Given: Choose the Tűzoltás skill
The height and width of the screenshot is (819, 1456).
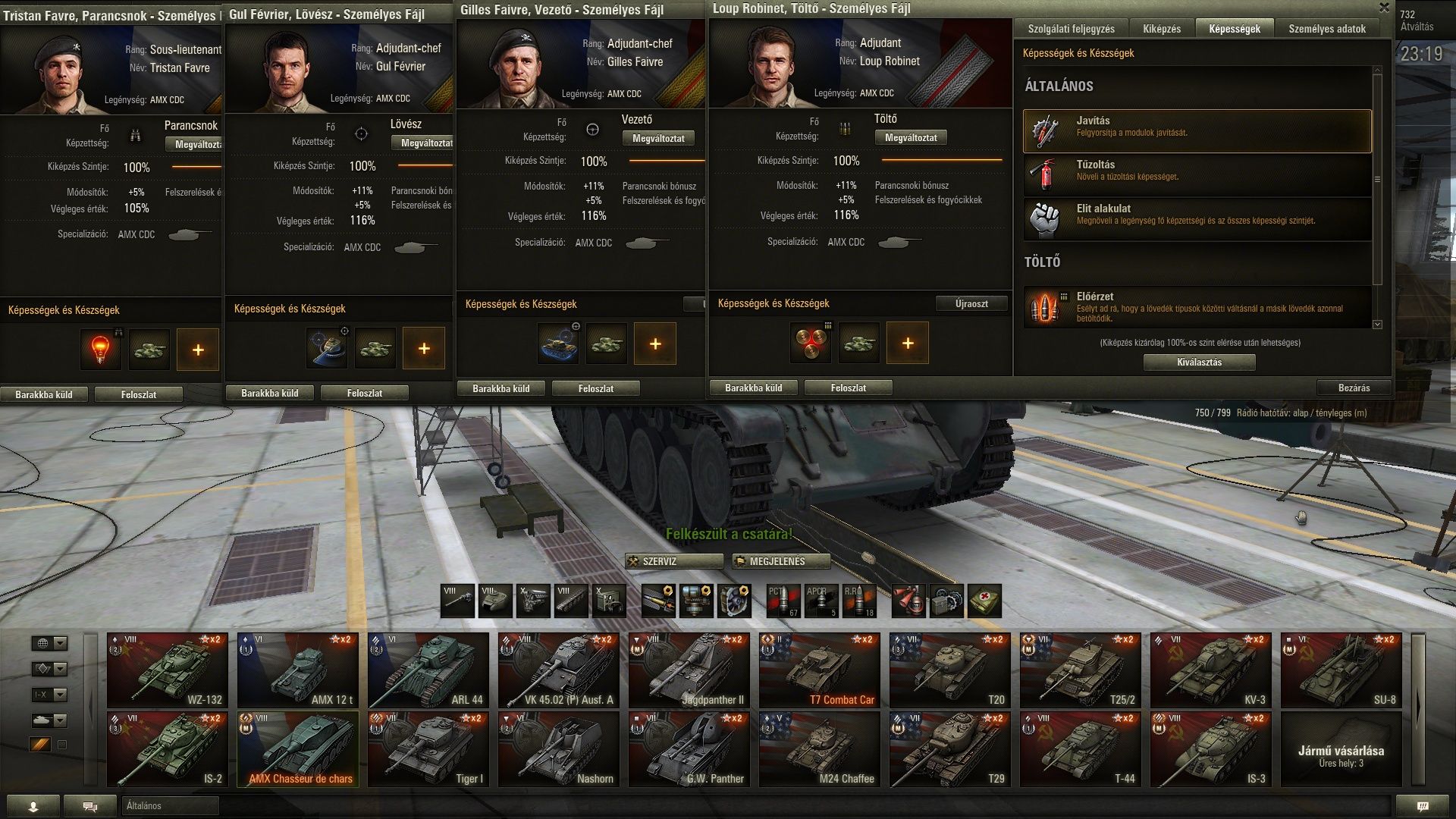Looking at the screenshot, I should tap(1197, 175).
